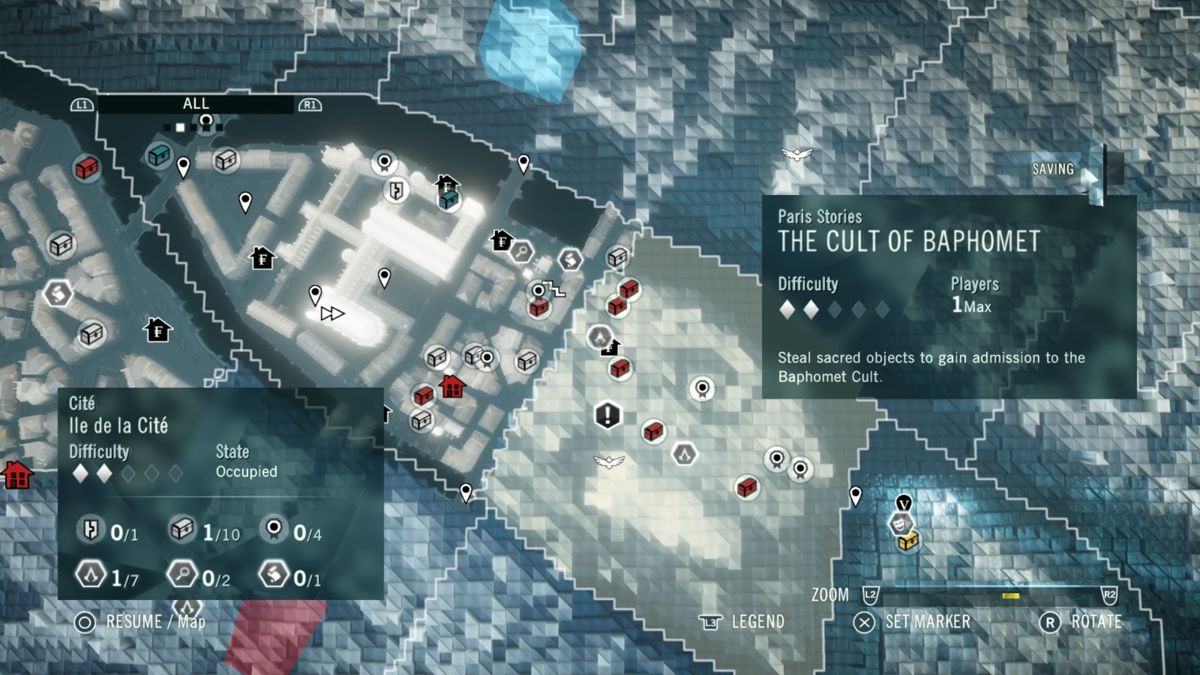
Task: Click the yellow zoom slider handle
Action: point(1011,595)
